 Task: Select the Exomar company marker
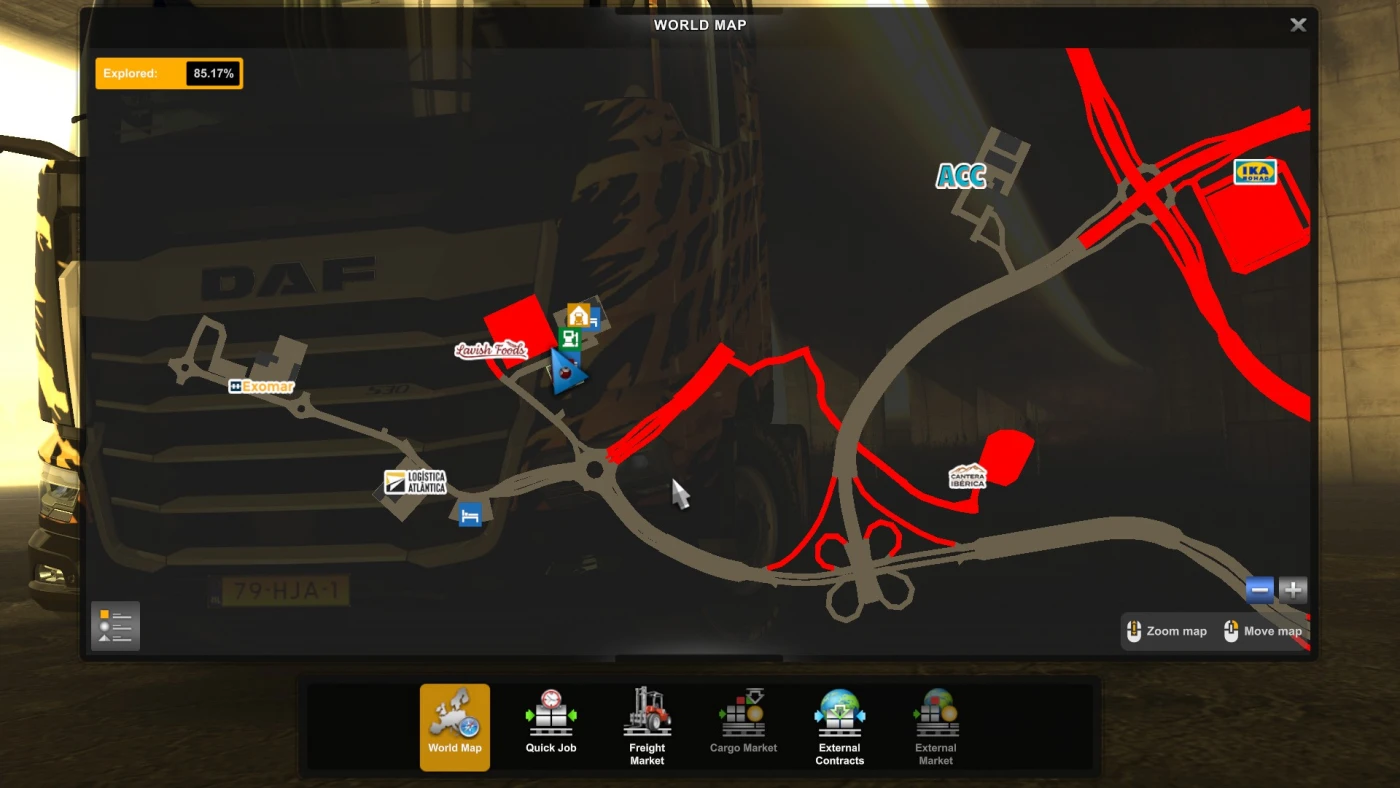click(261, 385)
